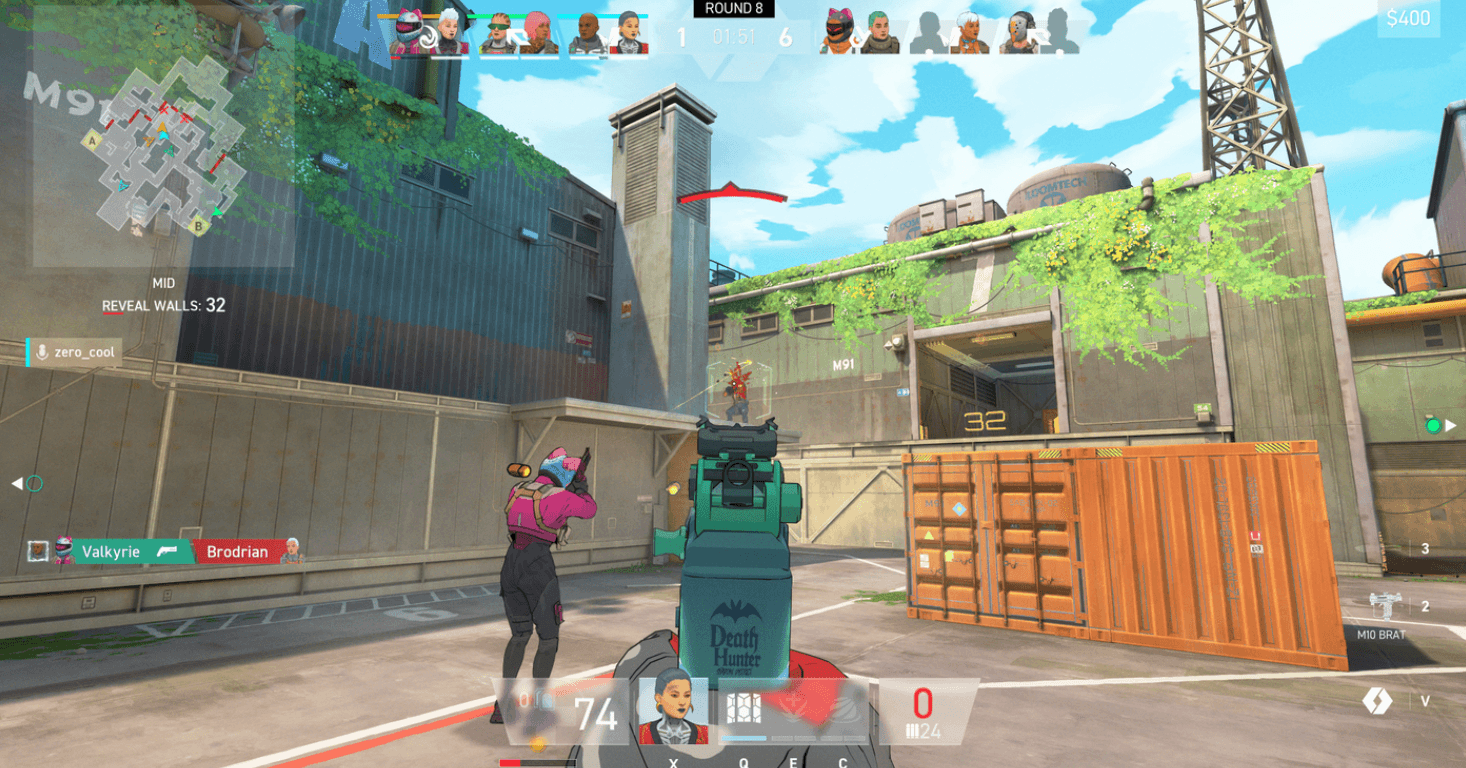Click enemy orange cat helmet portrait
The width and height of the screenshot is (1466, 768).
(x=838, y=33)
